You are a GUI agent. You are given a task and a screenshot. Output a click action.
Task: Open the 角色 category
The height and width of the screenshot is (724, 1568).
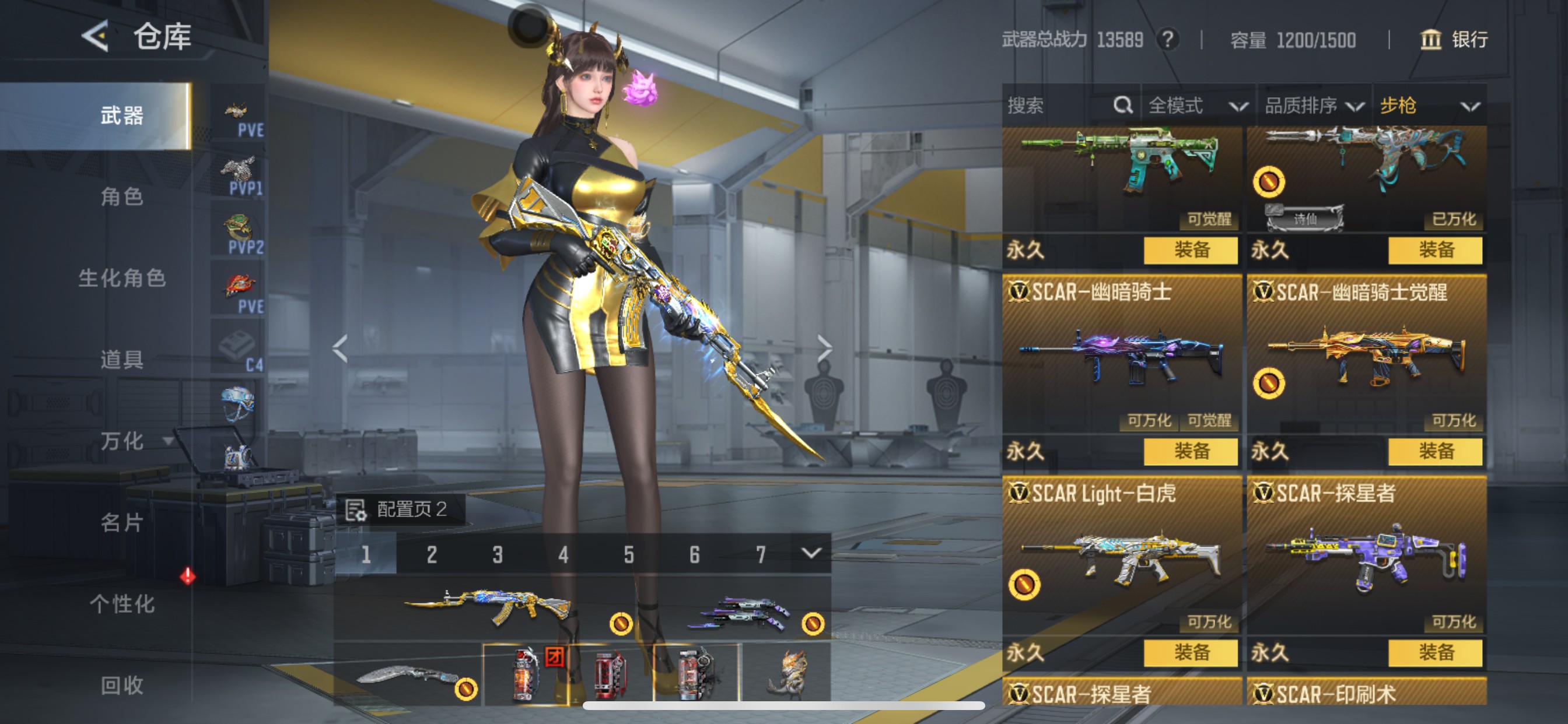click(122, 196)
